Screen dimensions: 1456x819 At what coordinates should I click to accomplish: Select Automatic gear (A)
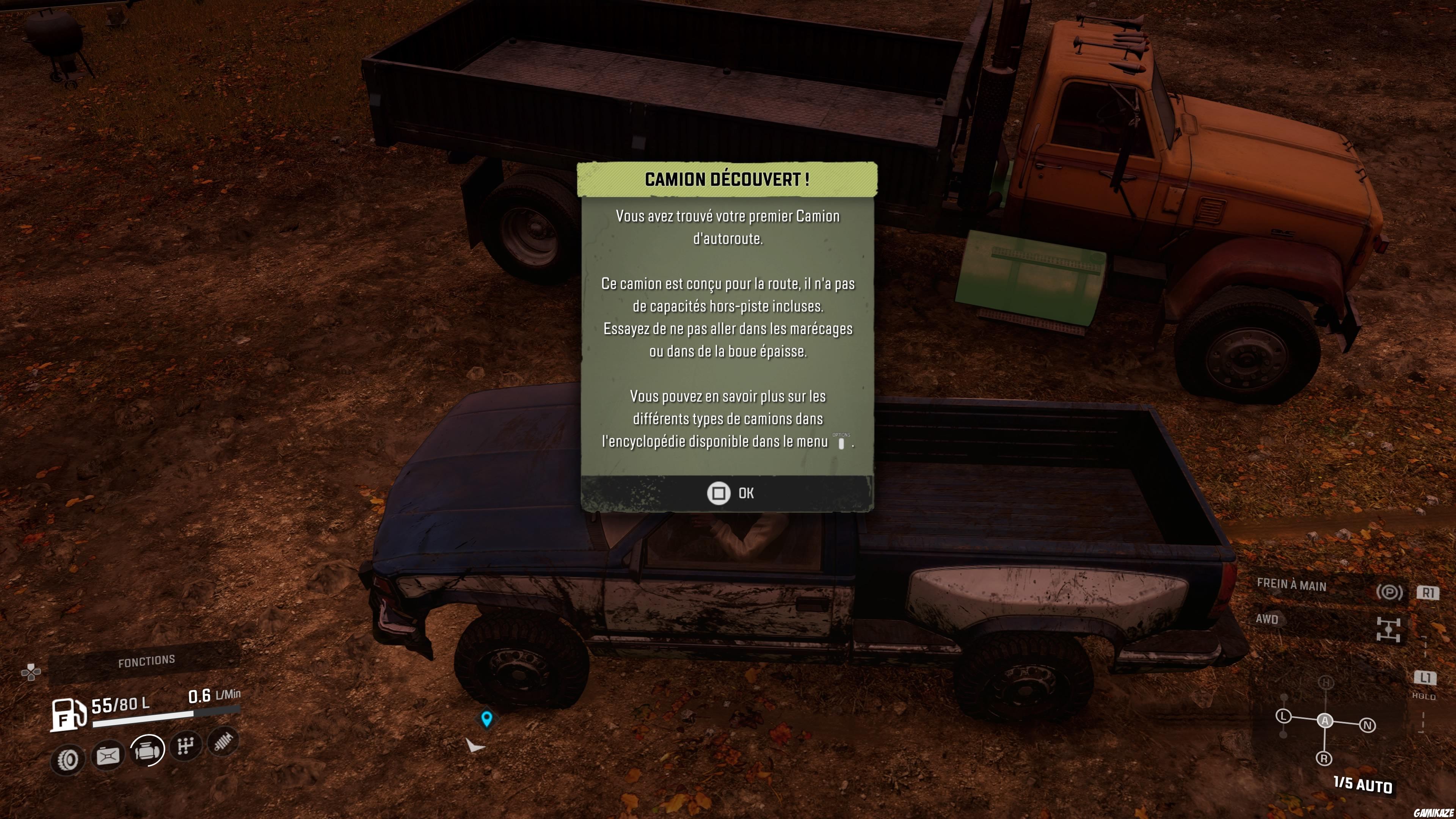click(1325, 721)
